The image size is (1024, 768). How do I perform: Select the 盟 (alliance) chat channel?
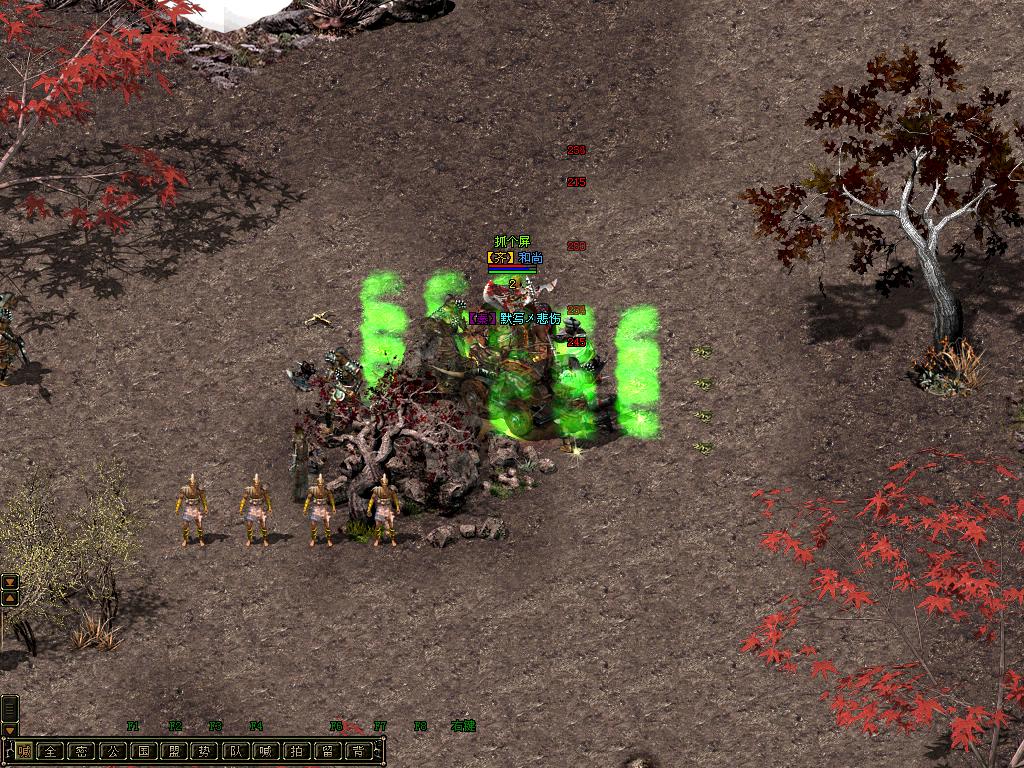(175, 751)
